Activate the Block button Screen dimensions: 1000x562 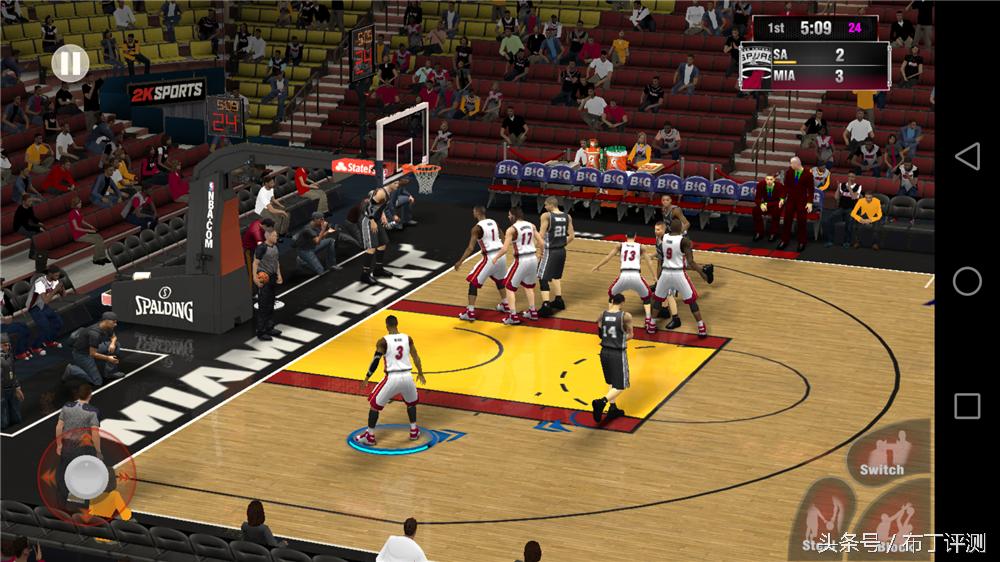point(900,520)
